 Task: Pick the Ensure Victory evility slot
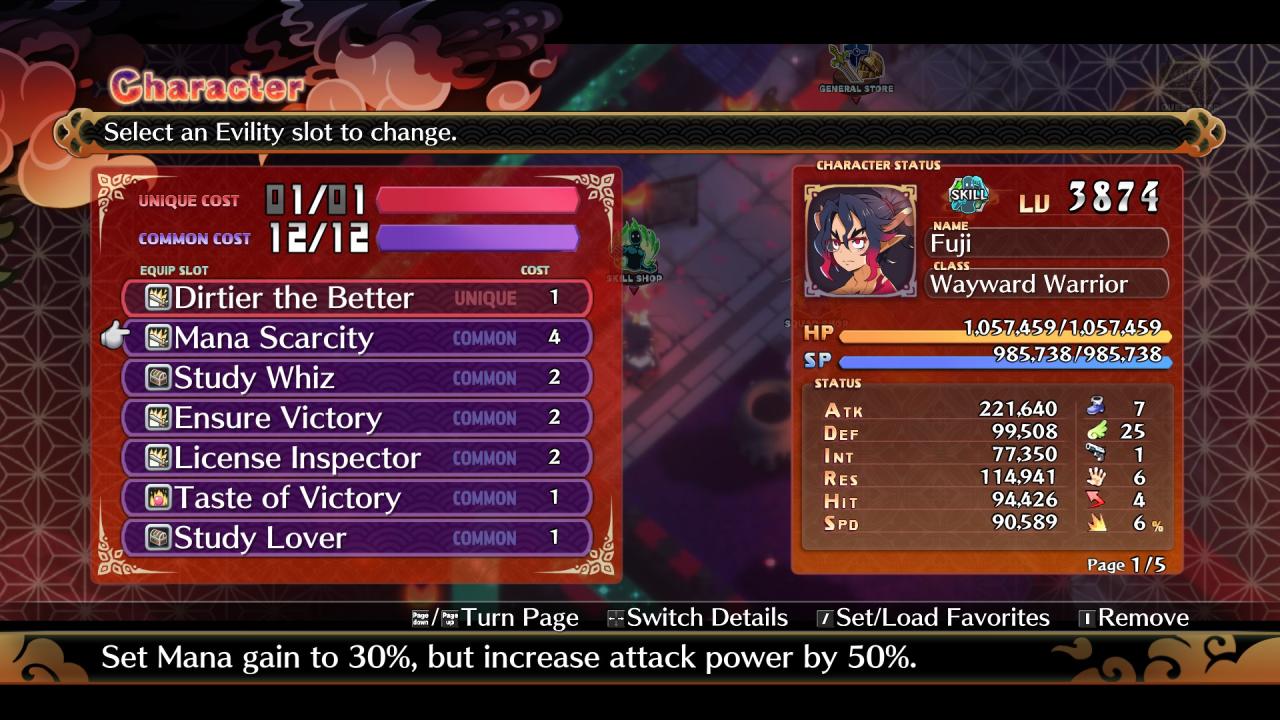356,418
